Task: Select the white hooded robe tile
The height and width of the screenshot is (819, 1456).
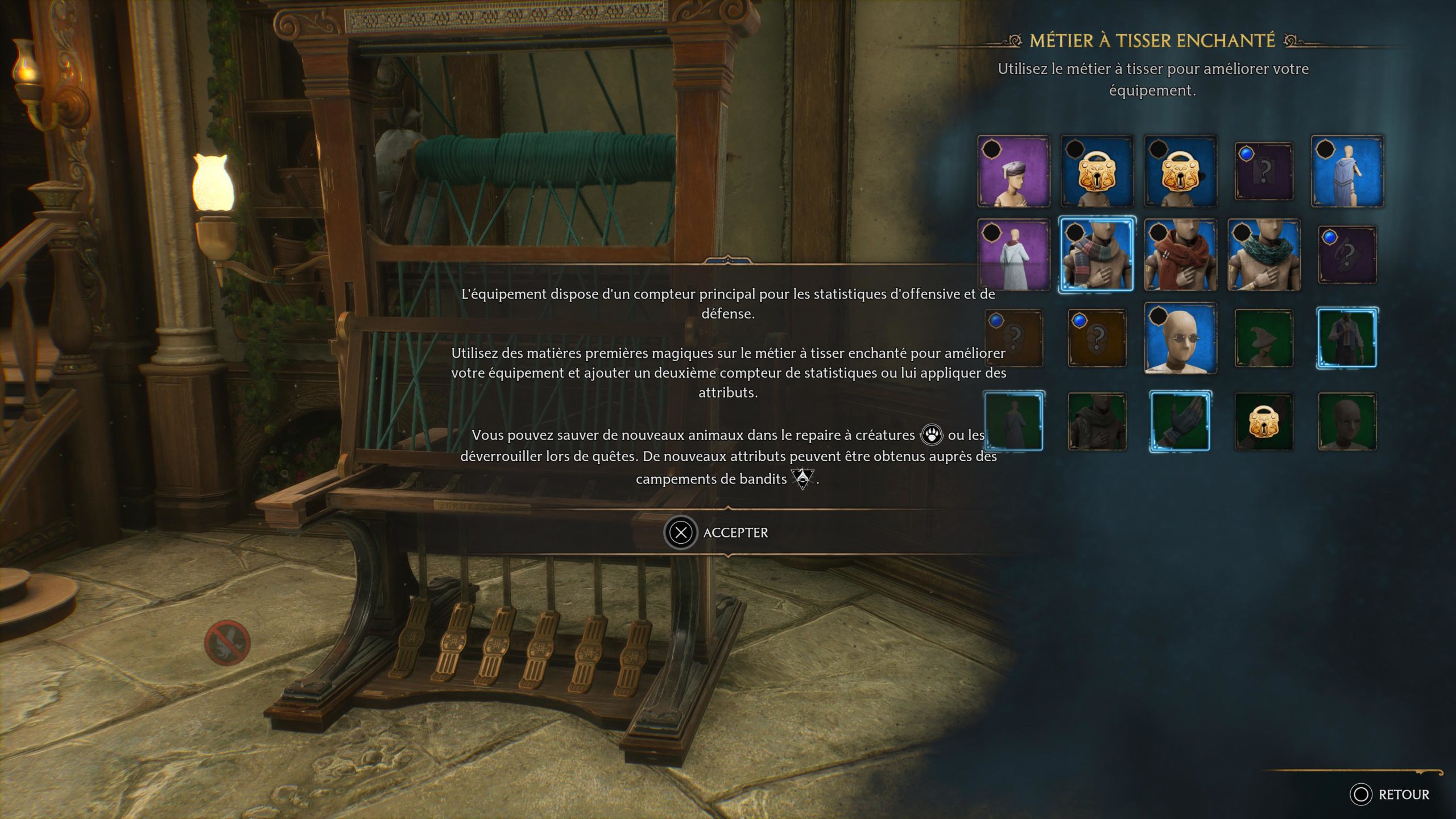Action: [x=1014, y=255]
